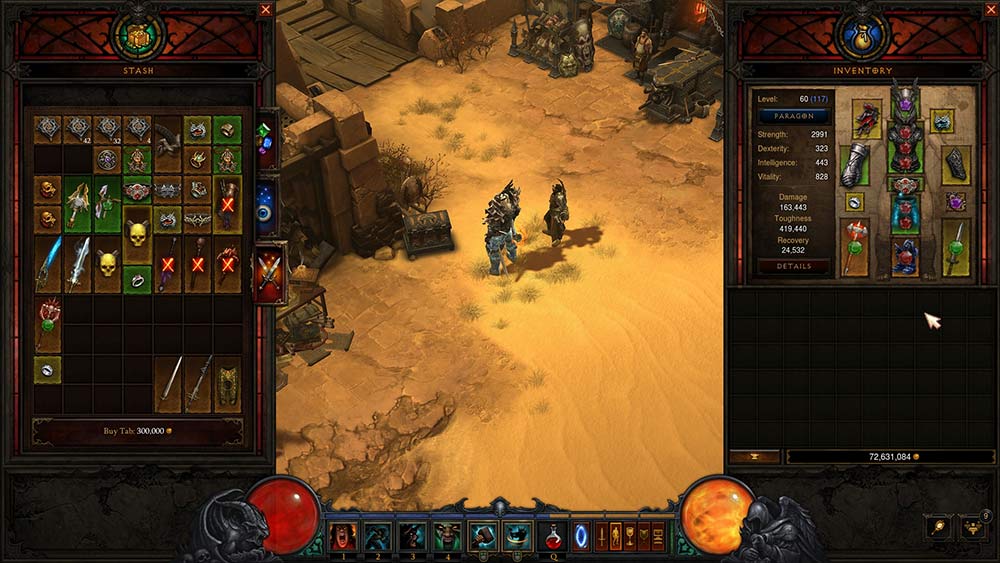Screen dimensions: 1000x563
Task: Buy a new stash tab for 300,000
Action: [137, 431]
